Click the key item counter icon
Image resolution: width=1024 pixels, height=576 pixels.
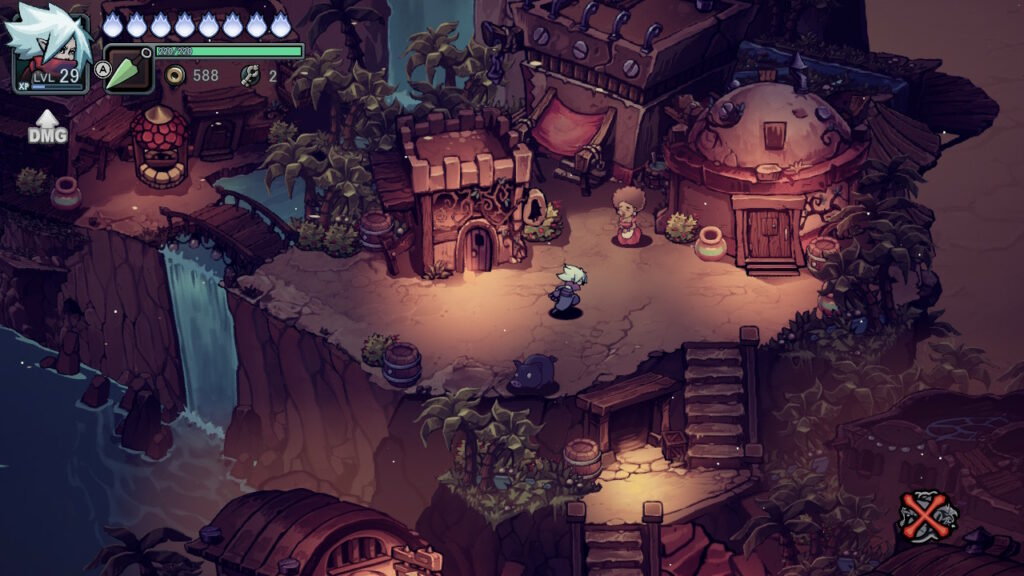[x=250, y=75]
